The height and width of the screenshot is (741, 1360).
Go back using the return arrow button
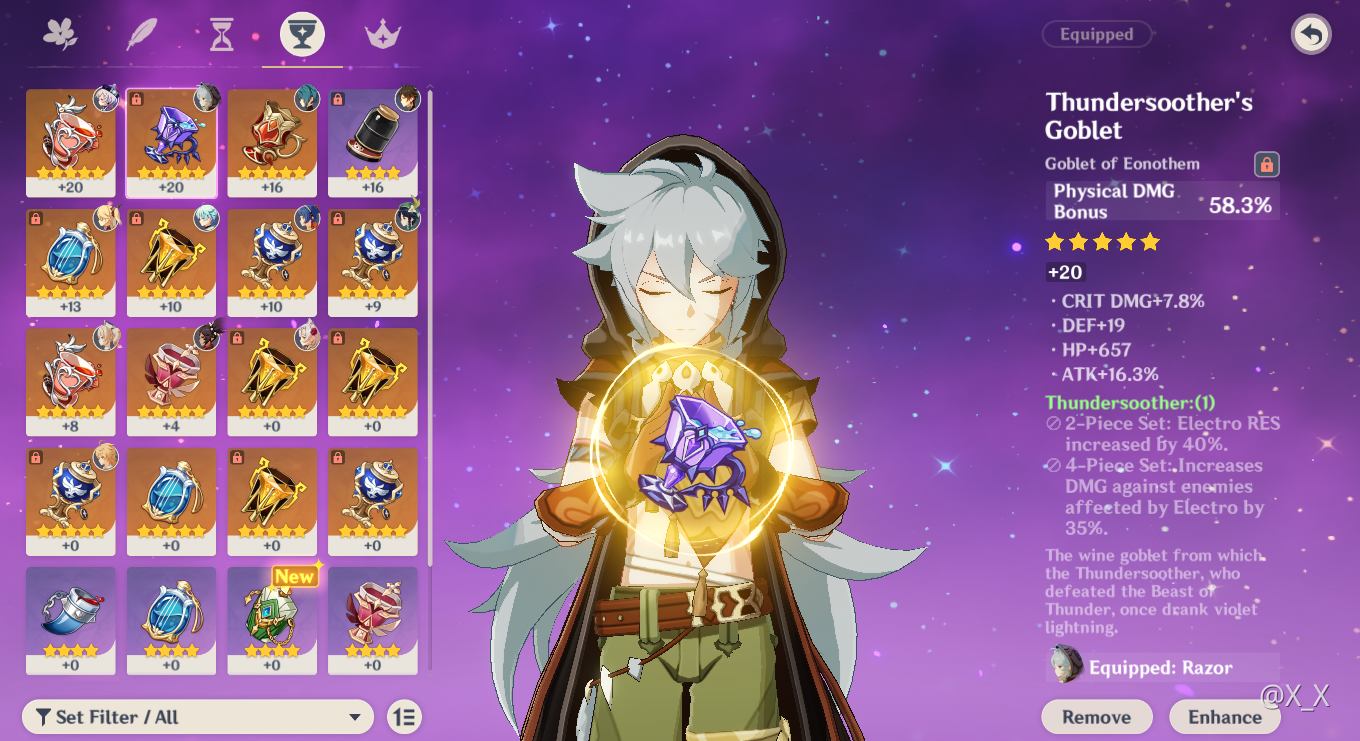(1311, 34)
